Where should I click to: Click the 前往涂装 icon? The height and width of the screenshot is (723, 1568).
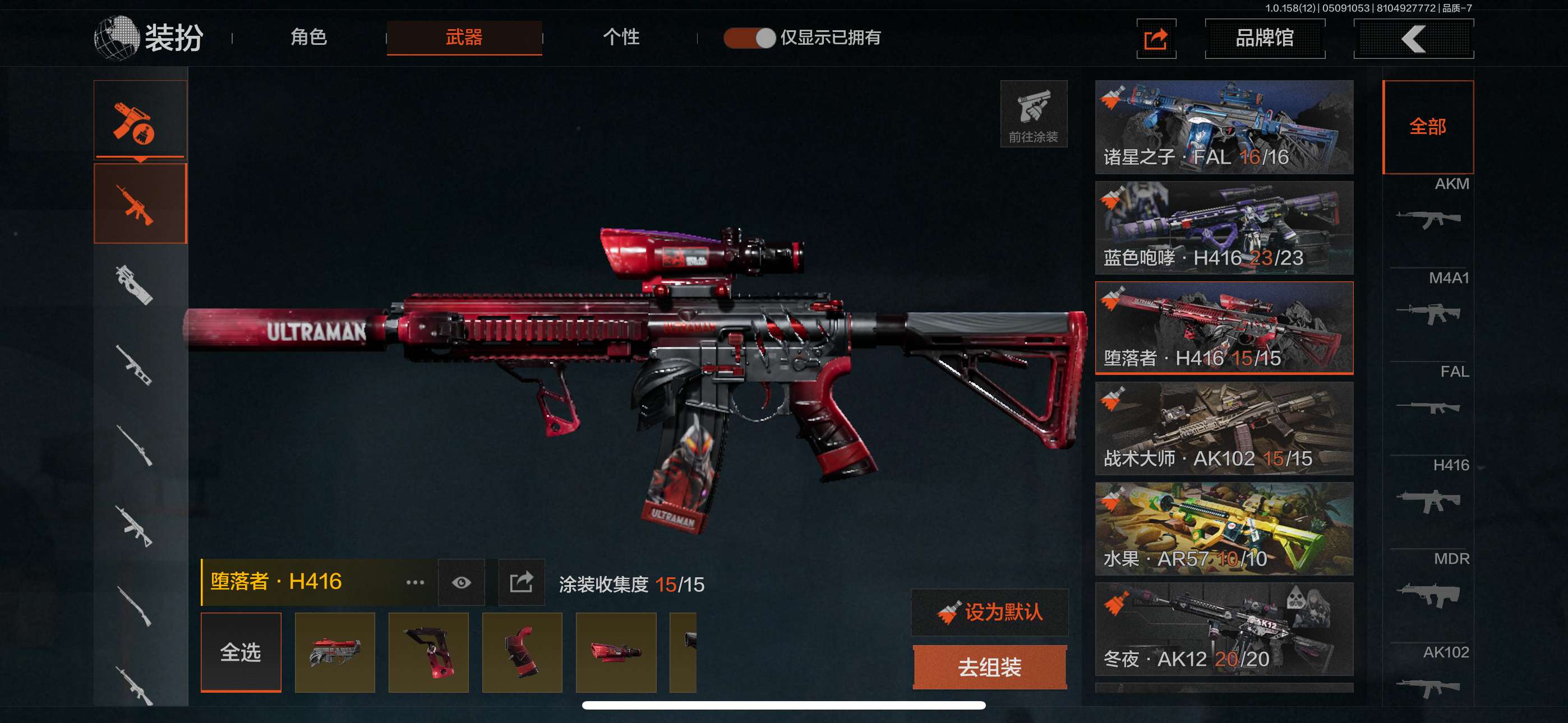click(1033, 114)
